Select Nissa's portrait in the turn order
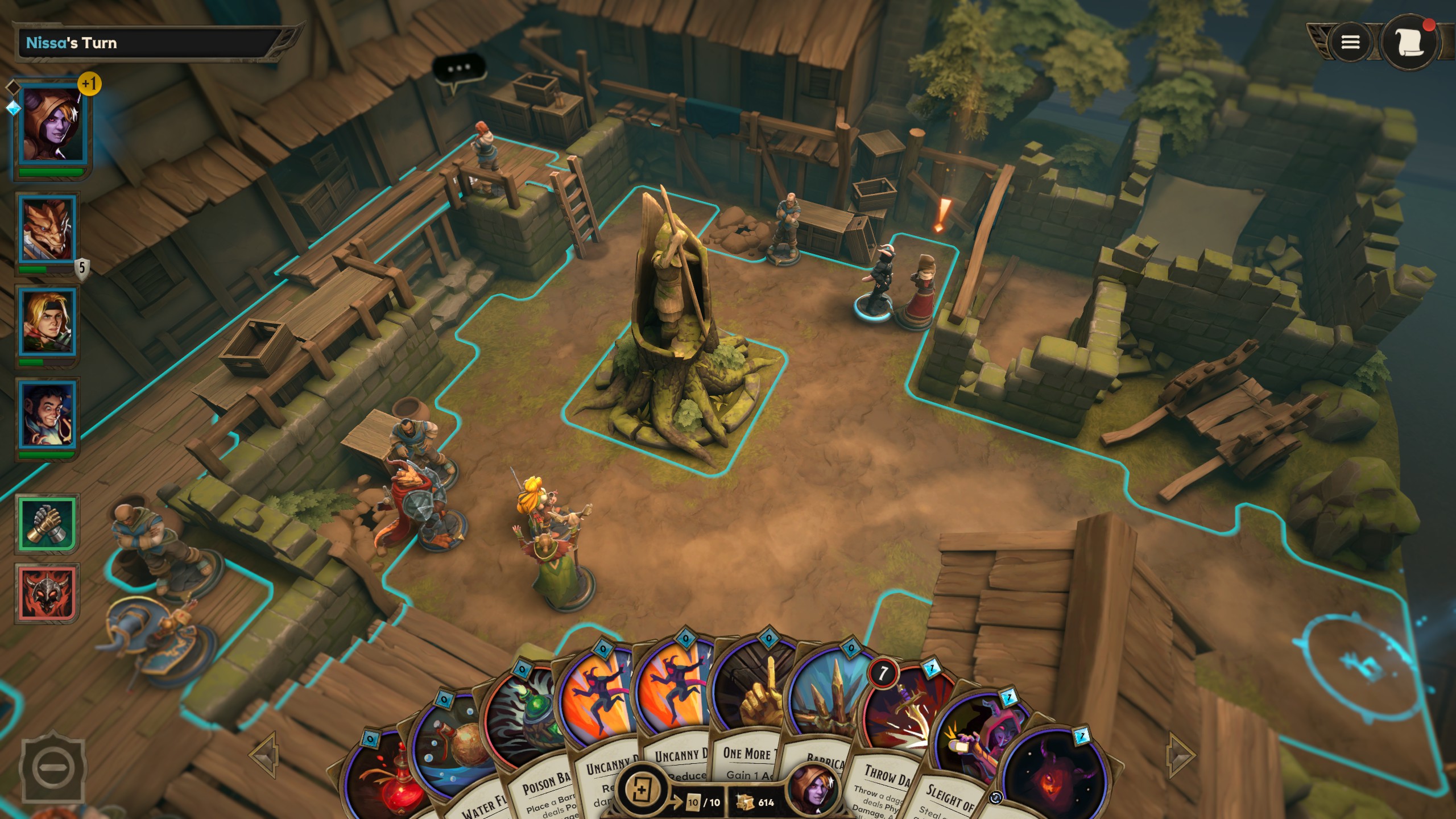 pos(50,125)
